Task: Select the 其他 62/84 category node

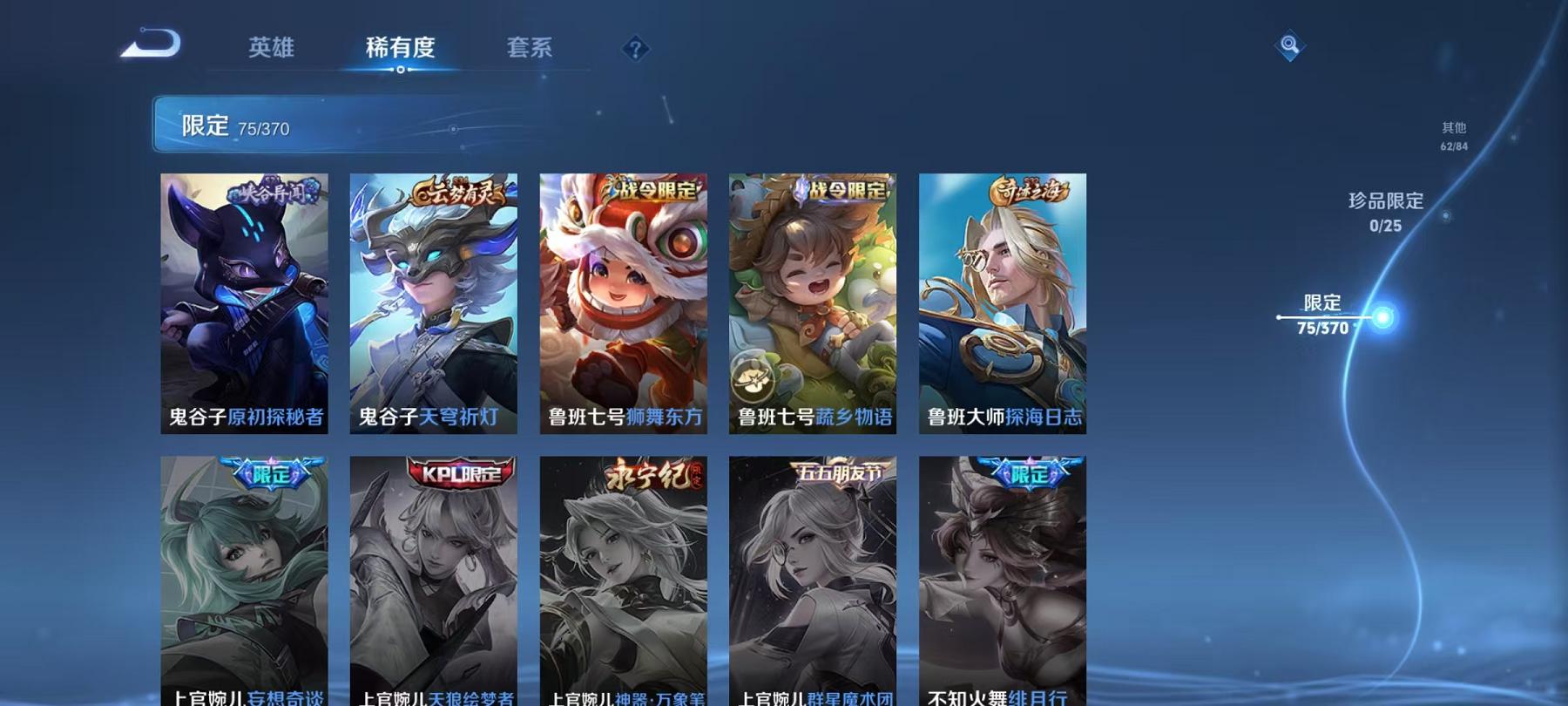Action: (x=1453, y=135)
